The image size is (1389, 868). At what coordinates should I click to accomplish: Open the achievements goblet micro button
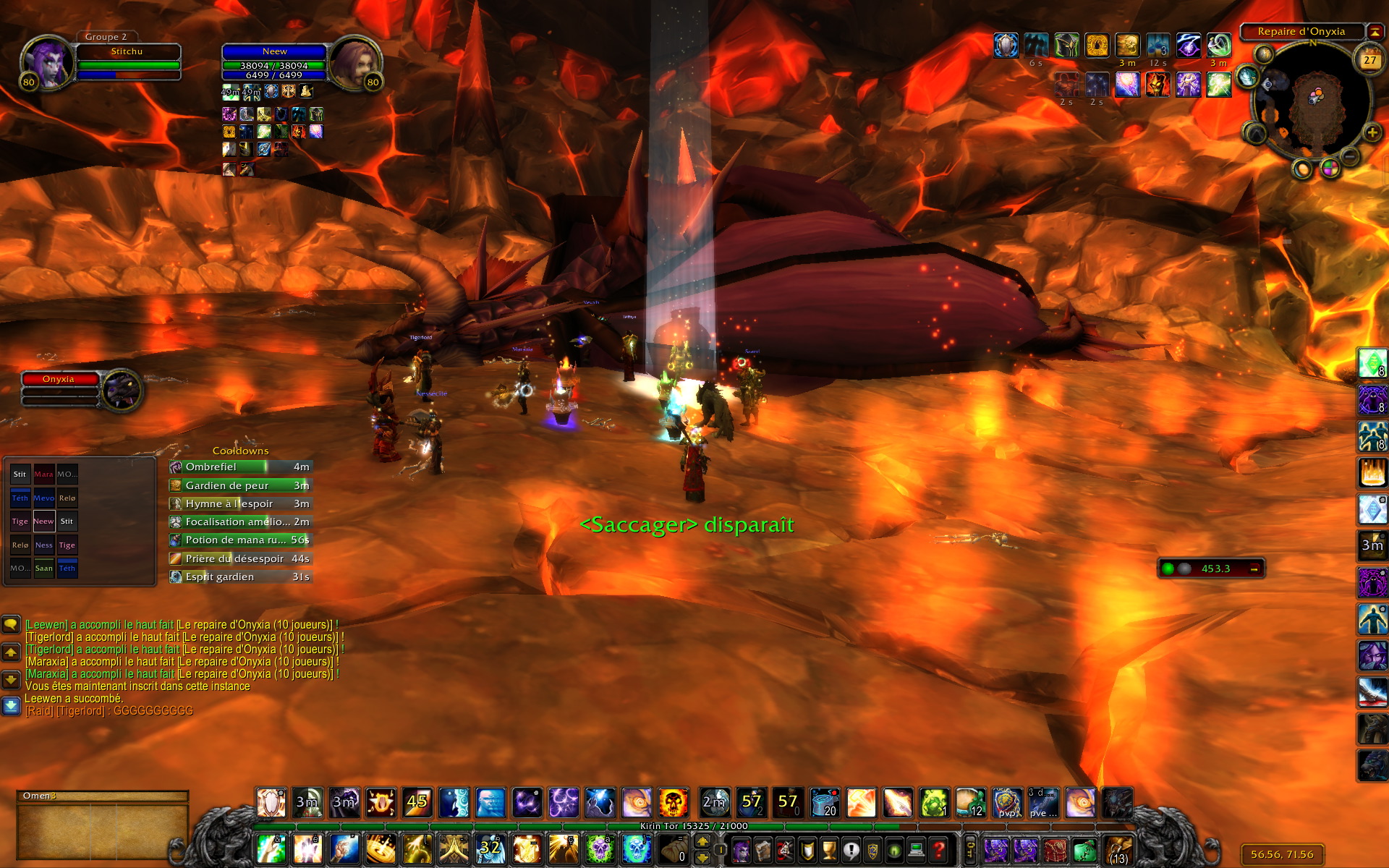829,849
